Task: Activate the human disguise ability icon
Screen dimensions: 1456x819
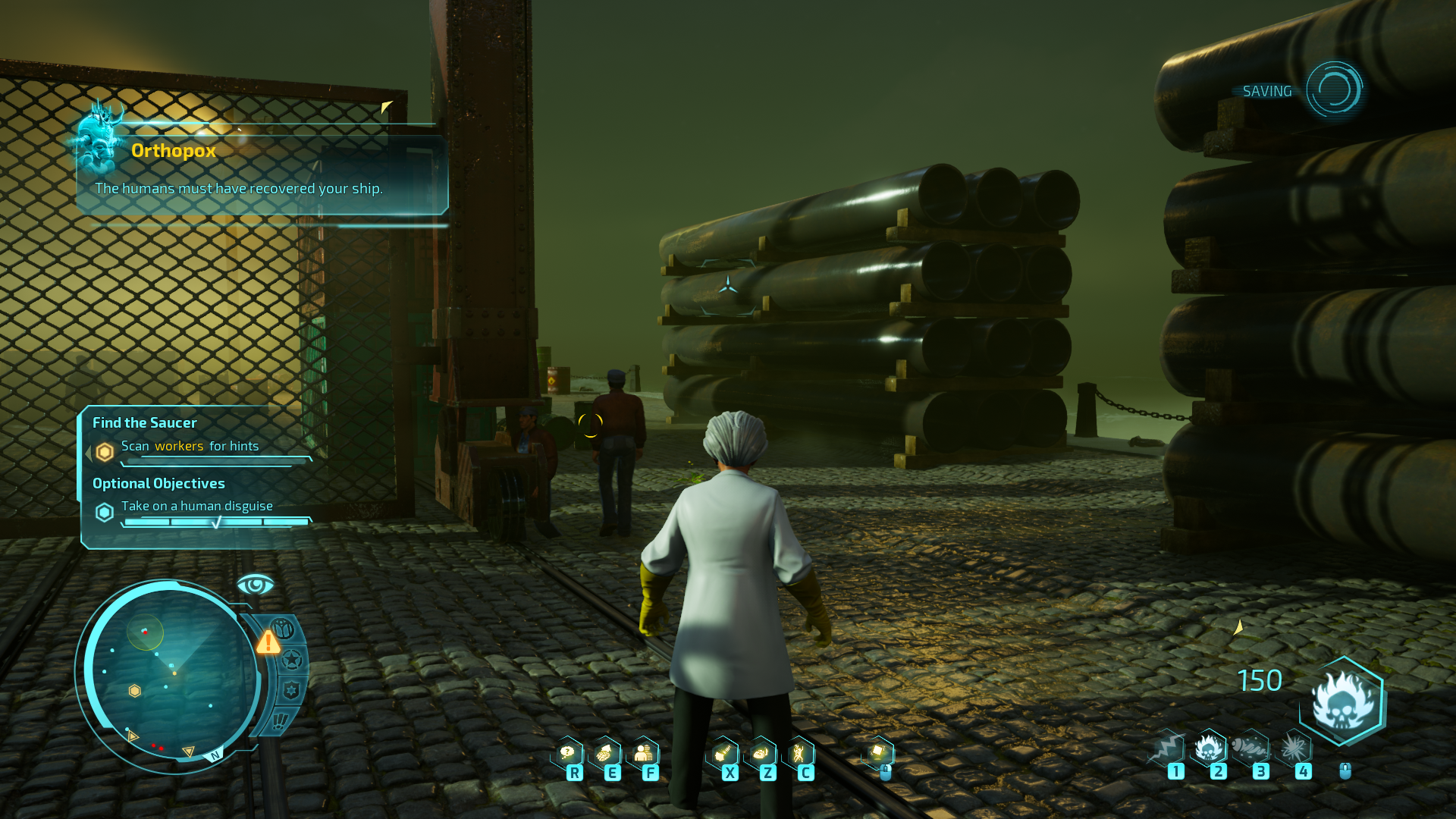Action: (x=644, y=753)
